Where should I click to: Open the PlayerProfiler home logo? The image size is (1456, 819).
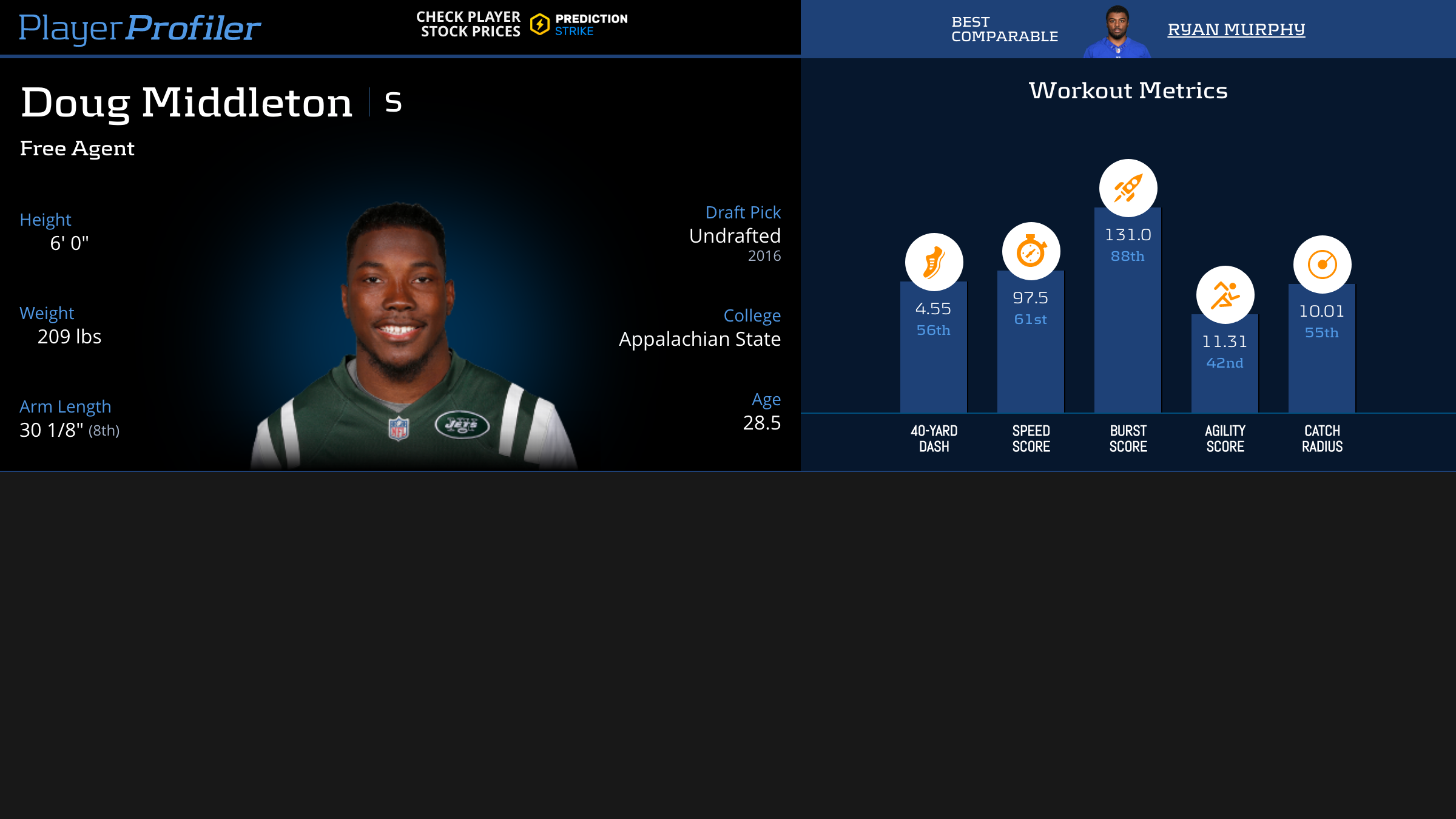tap(140, 28)
